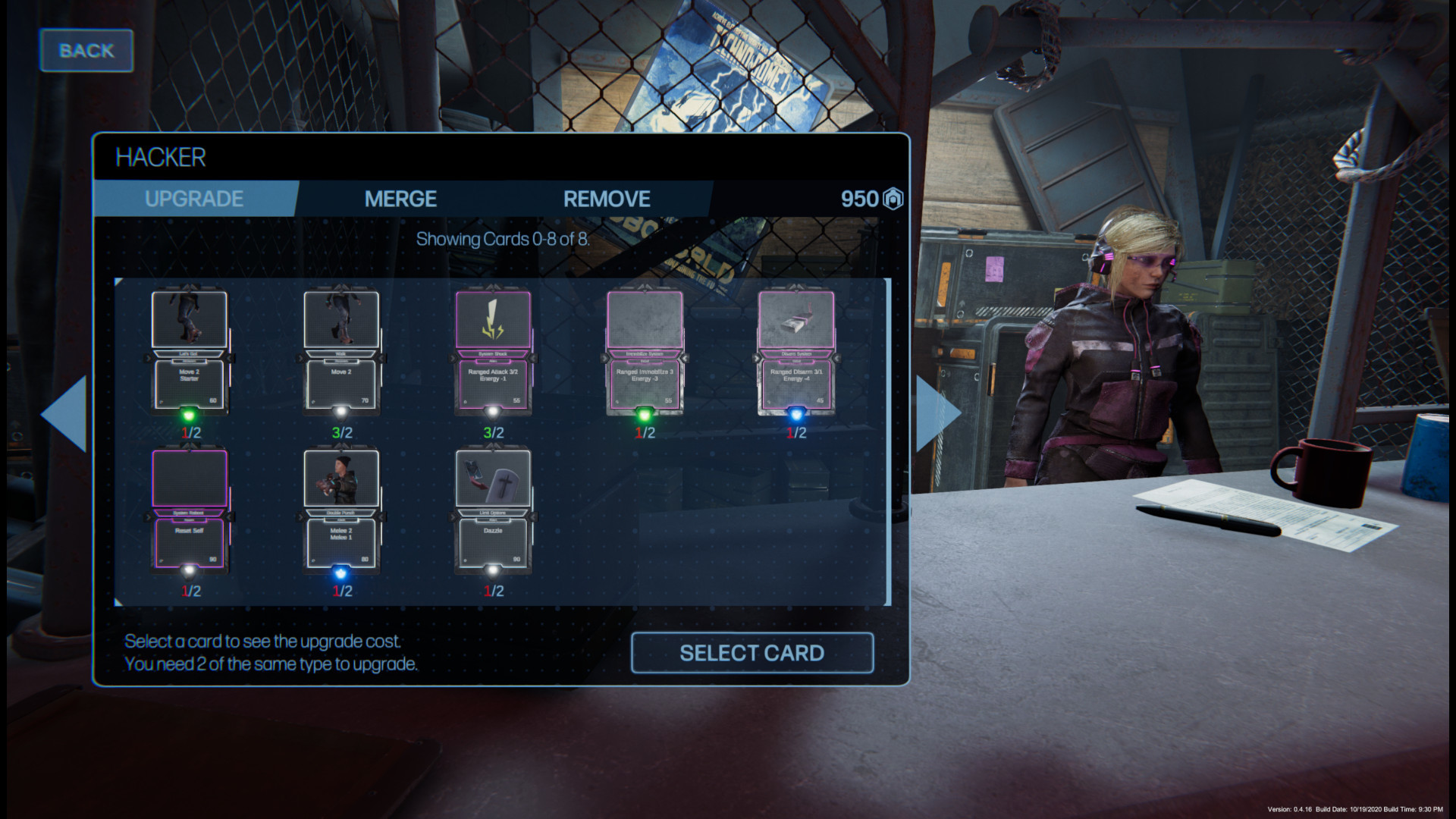Screen dimensions: 1456x819
Task: Choose the Limit Options Dazzle card
Action: click(x=493, y=511)
